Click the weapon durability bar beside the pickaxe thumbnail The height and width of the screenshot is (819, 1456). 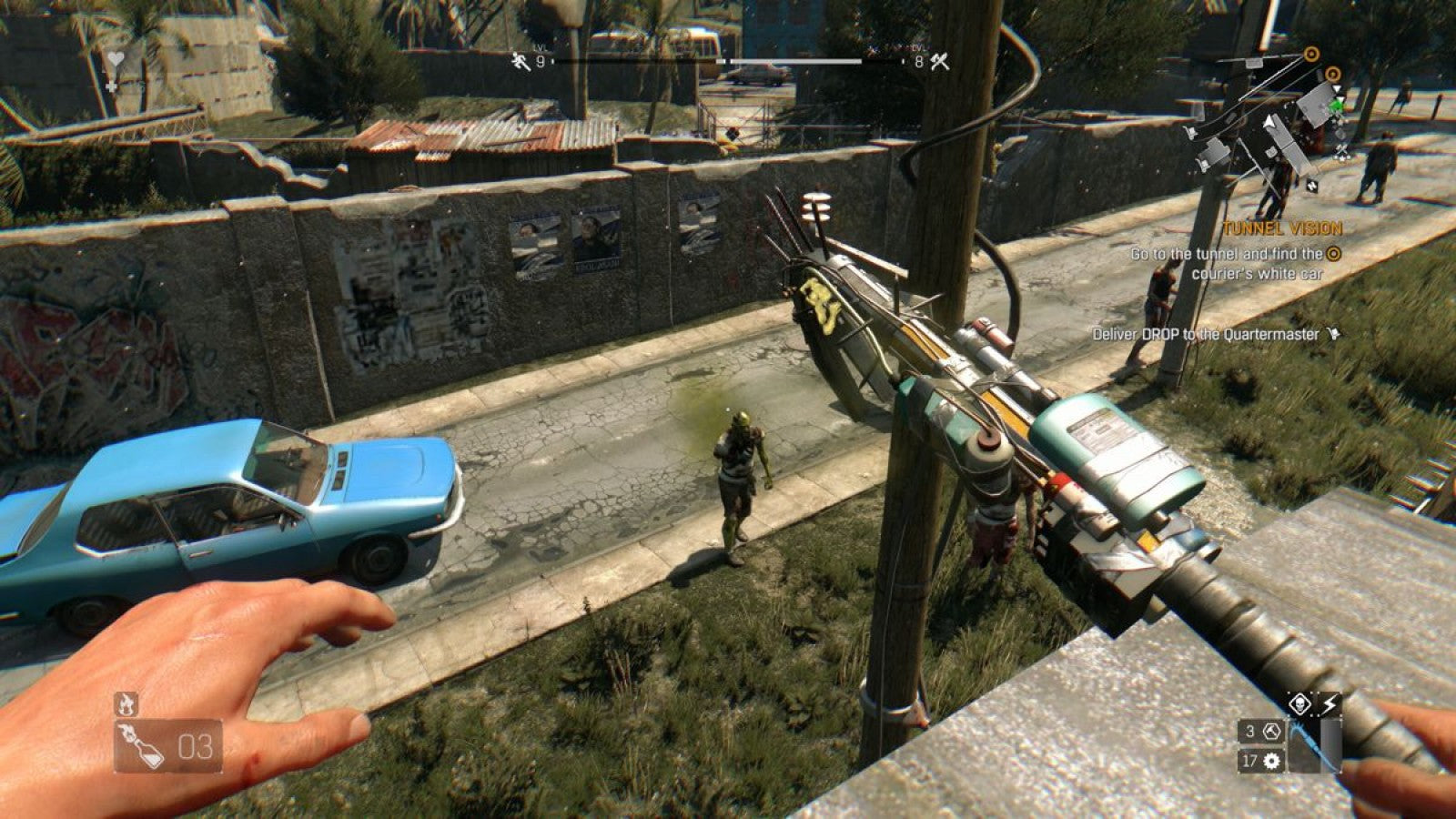[x=1332, y=744]
